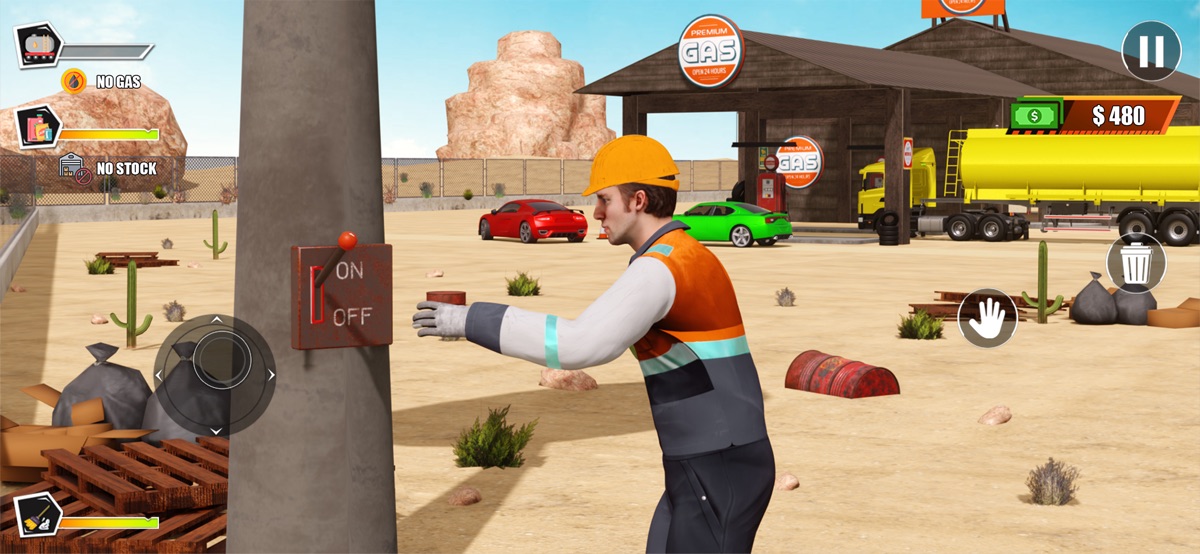Image resolution: width=1200 pixels, height=554 pixels.
Task: Tap the green cash icon
Action: click(x=1035, y=116)
